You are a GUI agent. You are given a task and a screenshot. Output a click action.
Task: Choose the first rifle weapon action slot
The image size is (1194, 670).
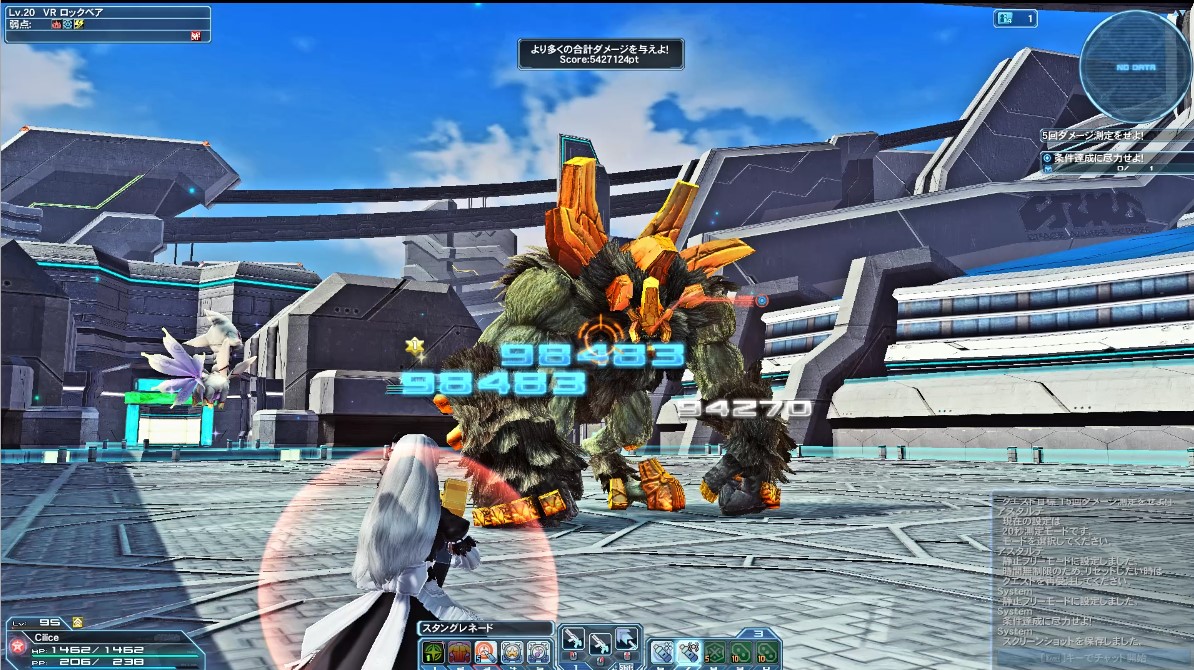point(573,641)
